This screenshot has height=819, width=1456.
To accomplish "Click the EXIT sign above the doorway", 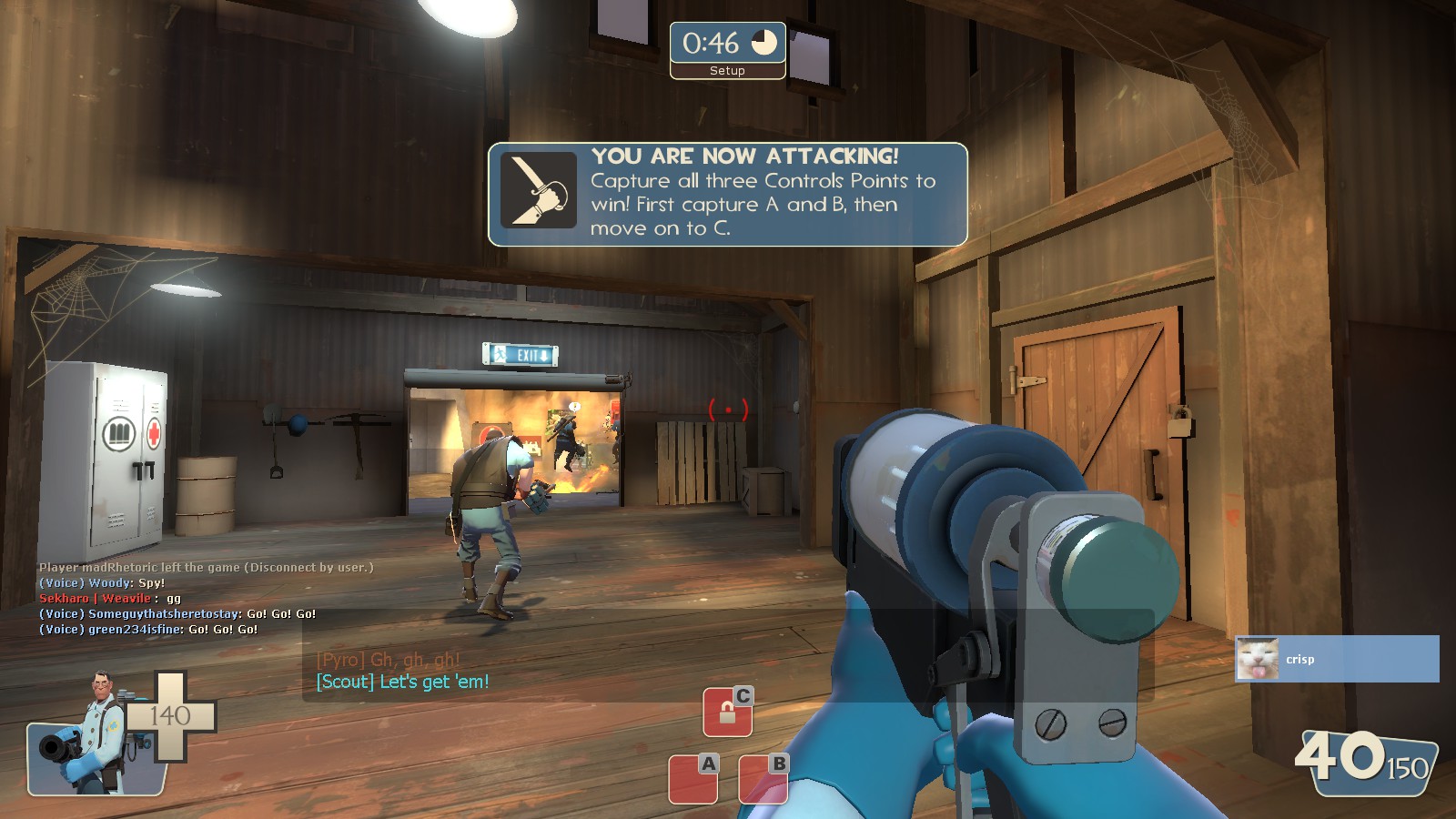I will tap(521, 354).
